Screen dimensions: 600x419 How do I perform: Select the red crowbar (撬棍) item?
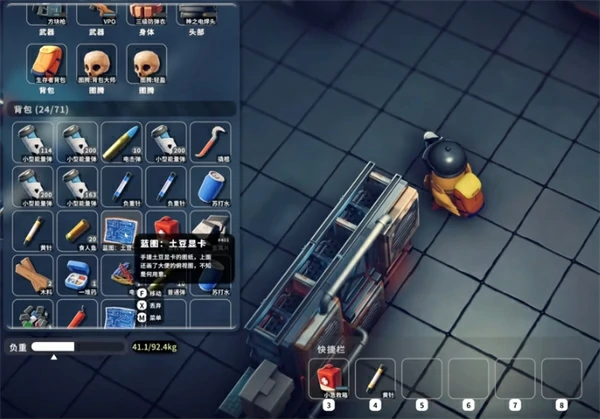210,141
